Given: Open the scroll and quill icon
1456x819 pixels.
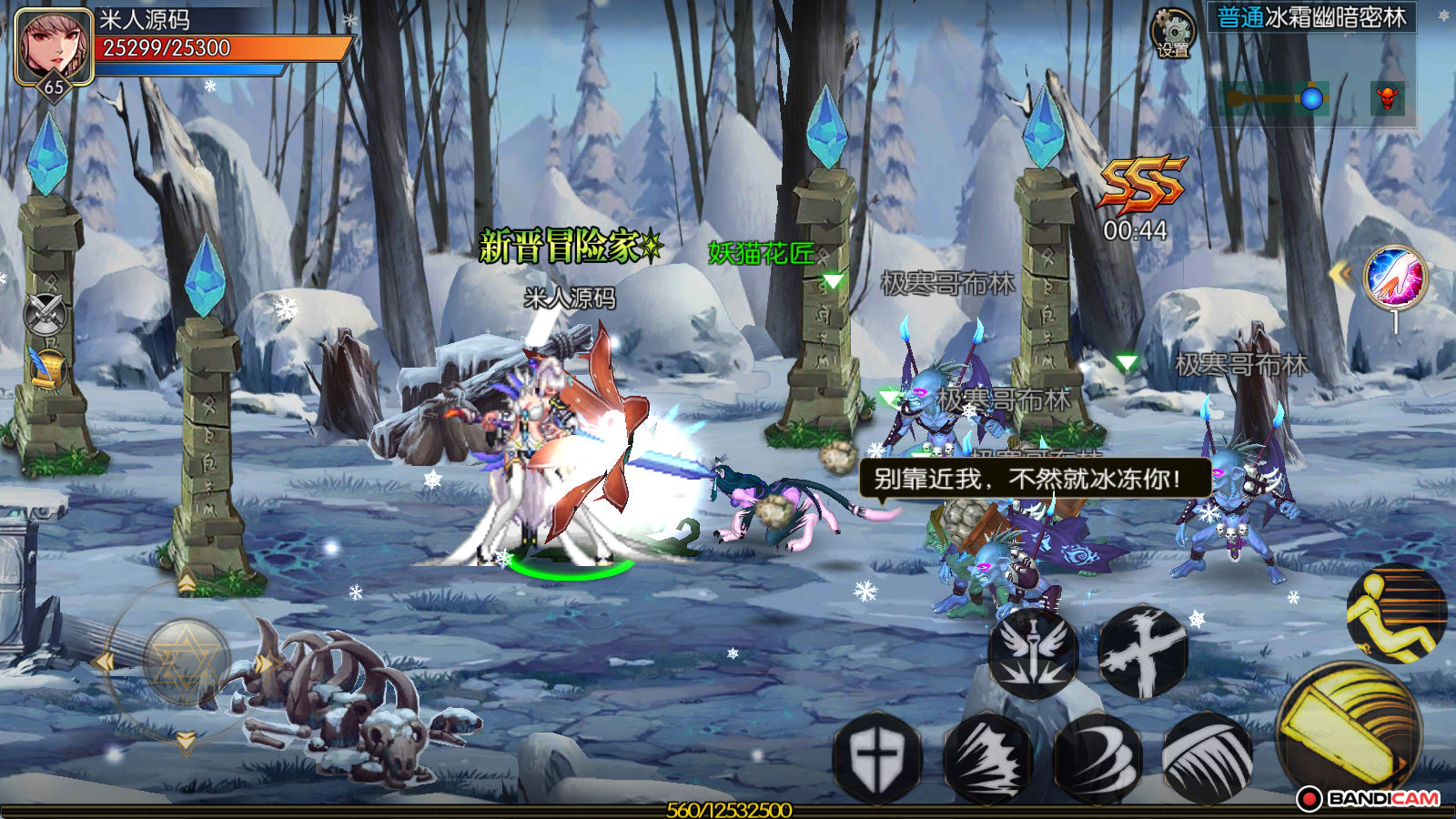Looking at the screenshot, I should click(47, 367).
